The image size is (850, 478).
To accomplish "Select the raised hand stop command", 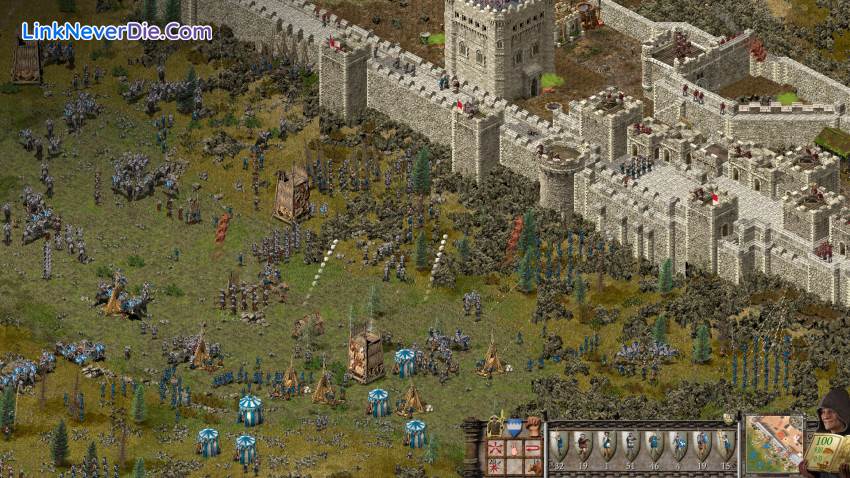I will [514, 447].
